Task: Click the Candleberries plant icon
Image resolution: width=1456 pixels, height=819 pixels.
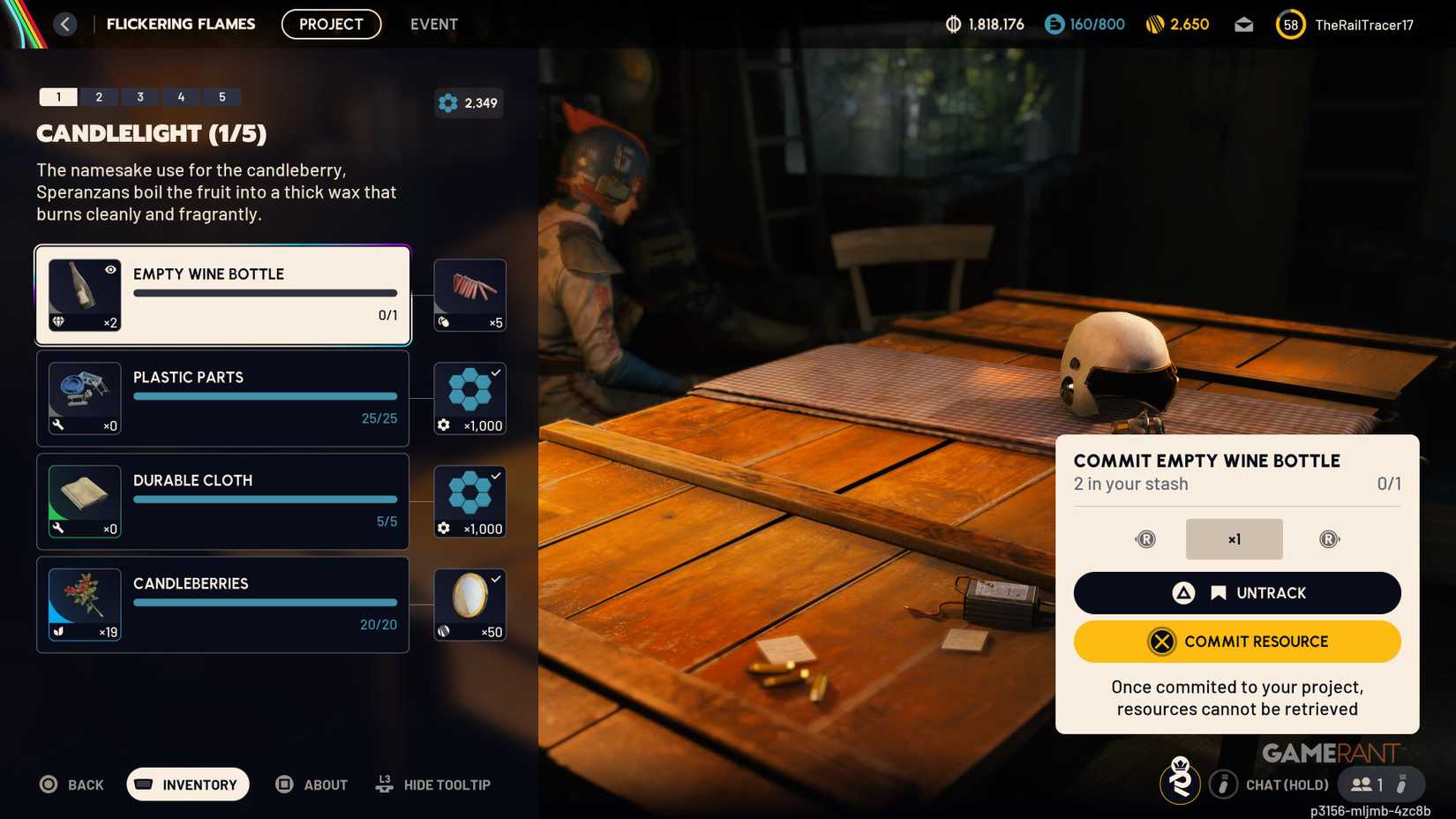Action: (x=84, y=605)
